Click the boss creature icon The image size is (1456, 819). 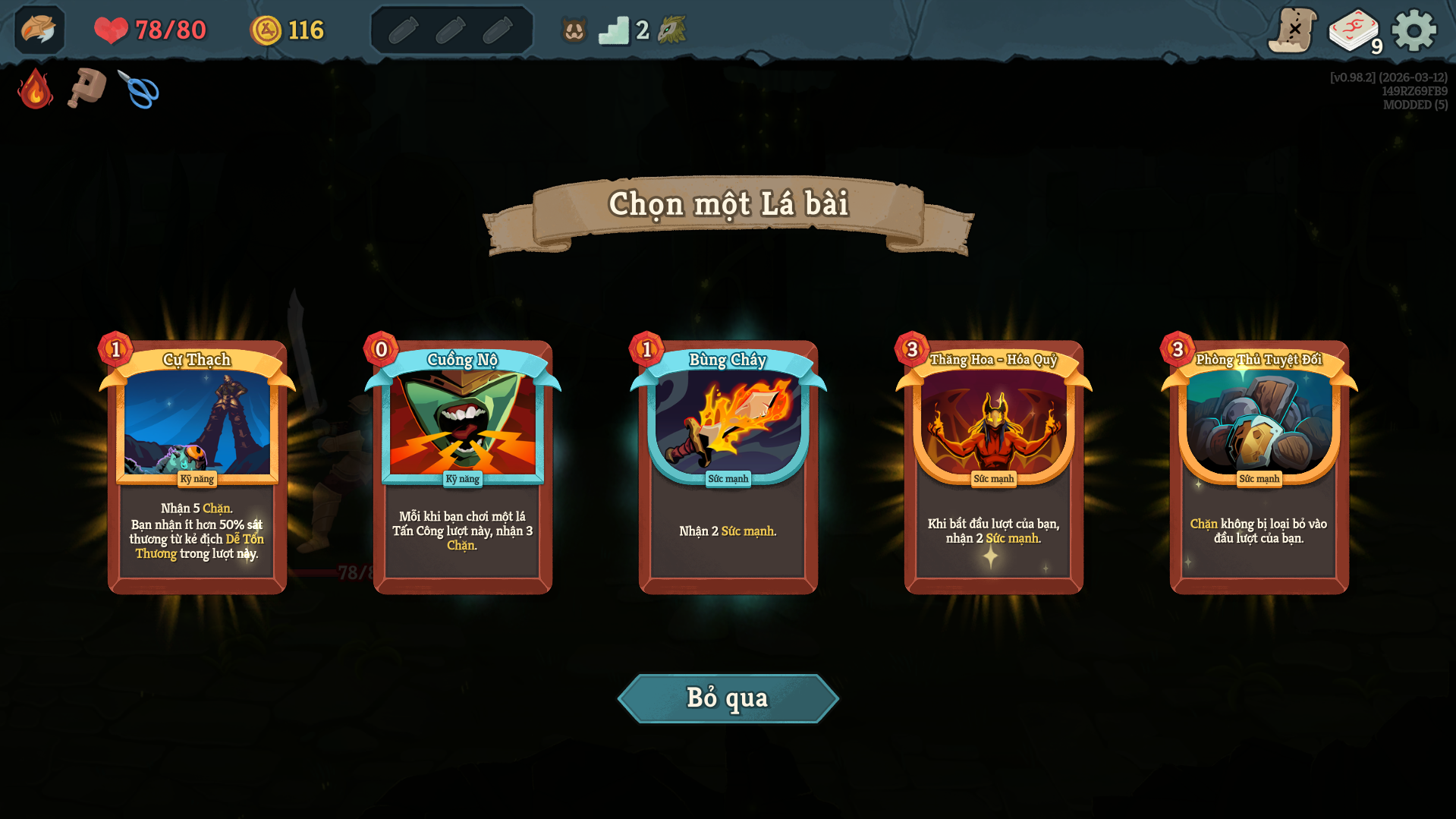click(x=671, y=30)
